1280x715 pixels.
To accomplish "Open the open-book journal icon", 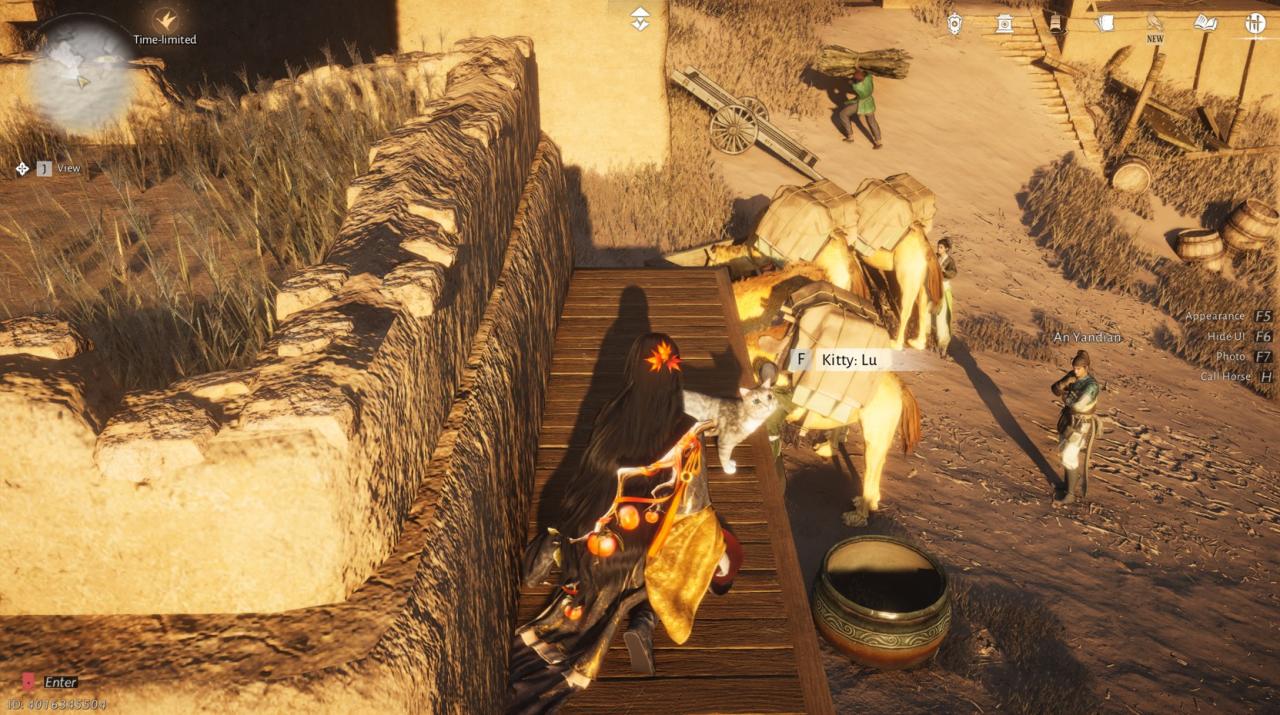I will [1205, 22].
